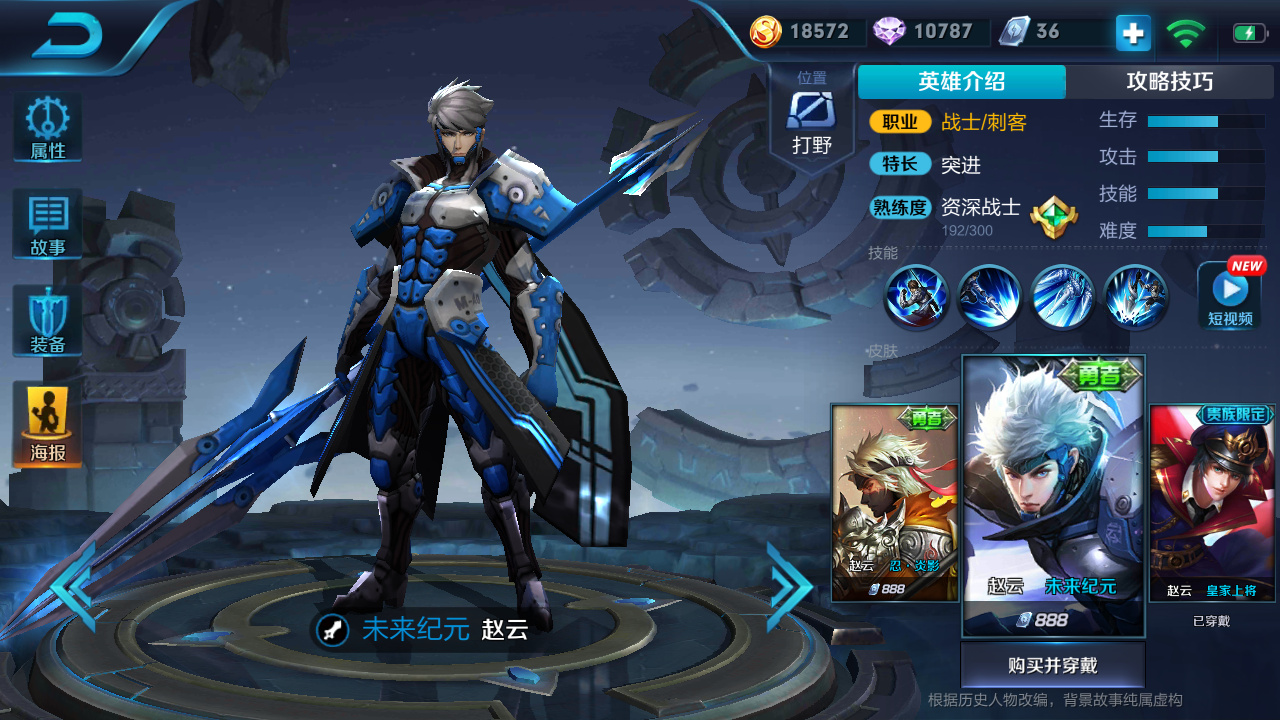1280x720 pixels.
Task: View the second skill icon showing a spear thrust
Action: coord(989,297)
